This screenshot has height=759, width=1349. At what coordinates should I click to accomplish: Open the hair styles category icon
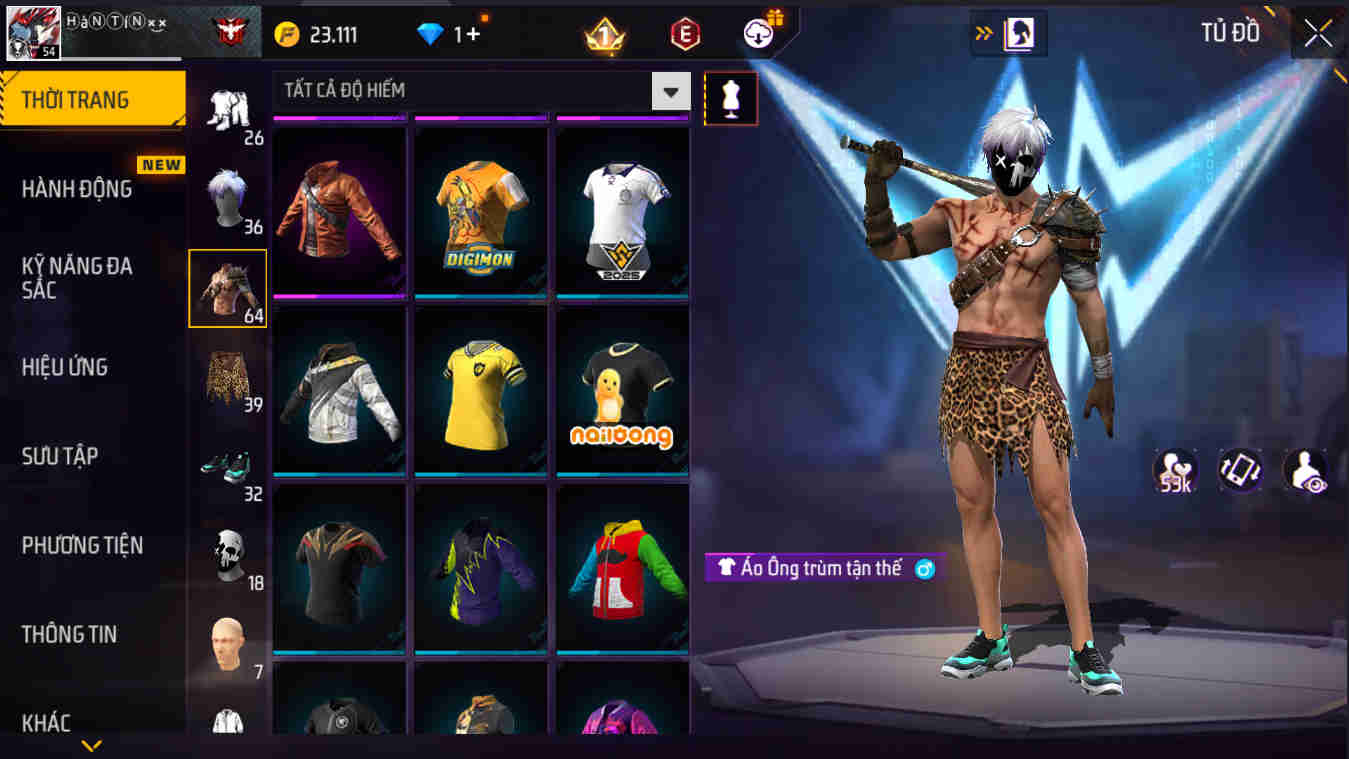pos(228,195)
